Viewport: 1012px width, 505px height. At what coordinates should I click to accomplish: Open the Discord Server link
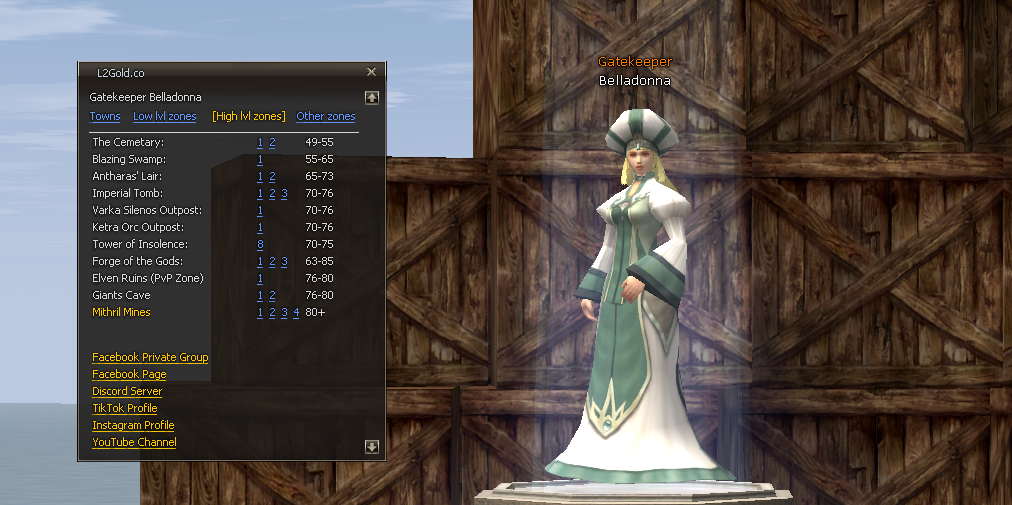click(127, 391)
